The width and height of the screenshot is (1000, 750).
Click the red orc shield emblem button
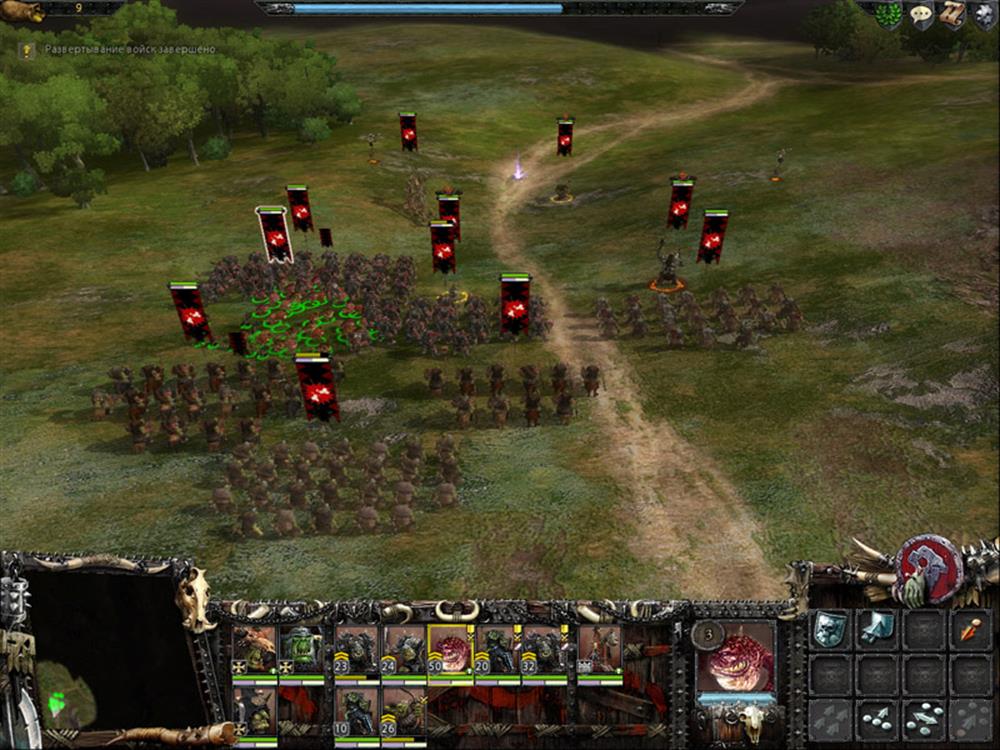(x=930, y=569)
